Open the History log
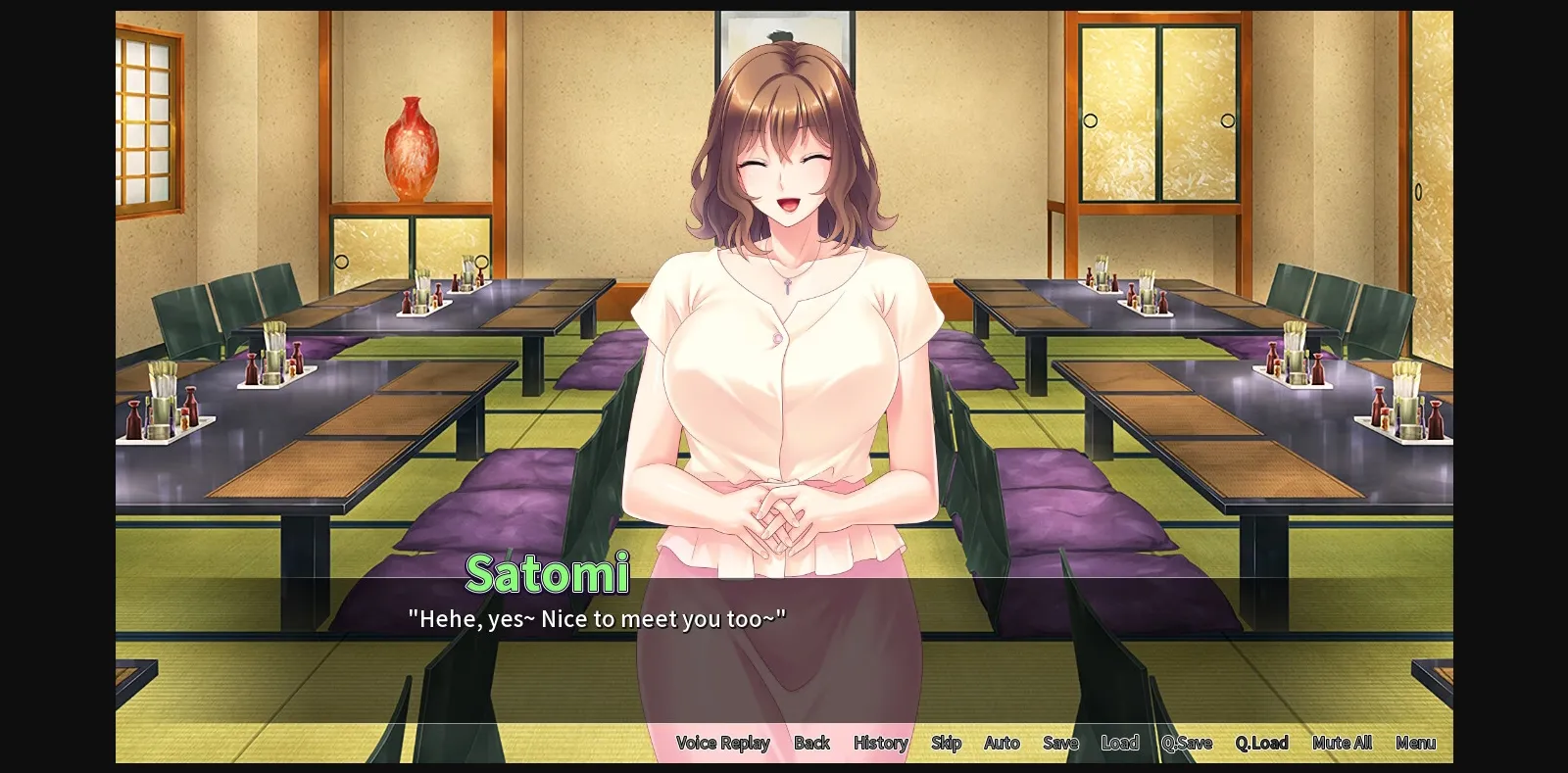 click(879, 743)
